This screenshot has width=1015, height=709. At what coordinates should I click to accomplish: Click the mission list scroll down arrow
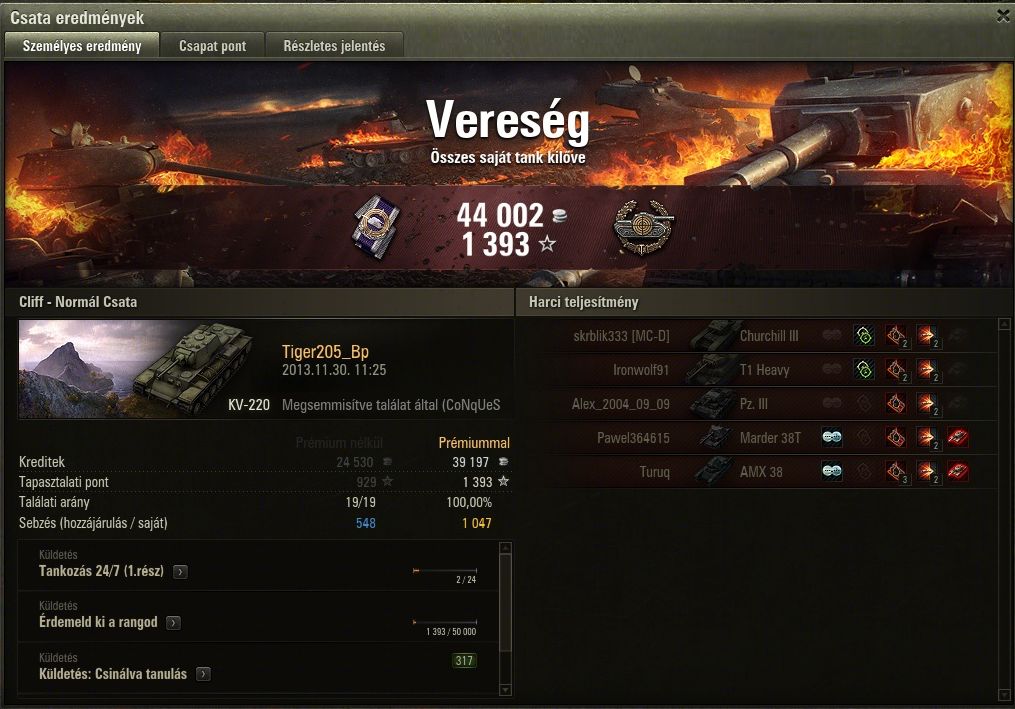click(505, 690)
